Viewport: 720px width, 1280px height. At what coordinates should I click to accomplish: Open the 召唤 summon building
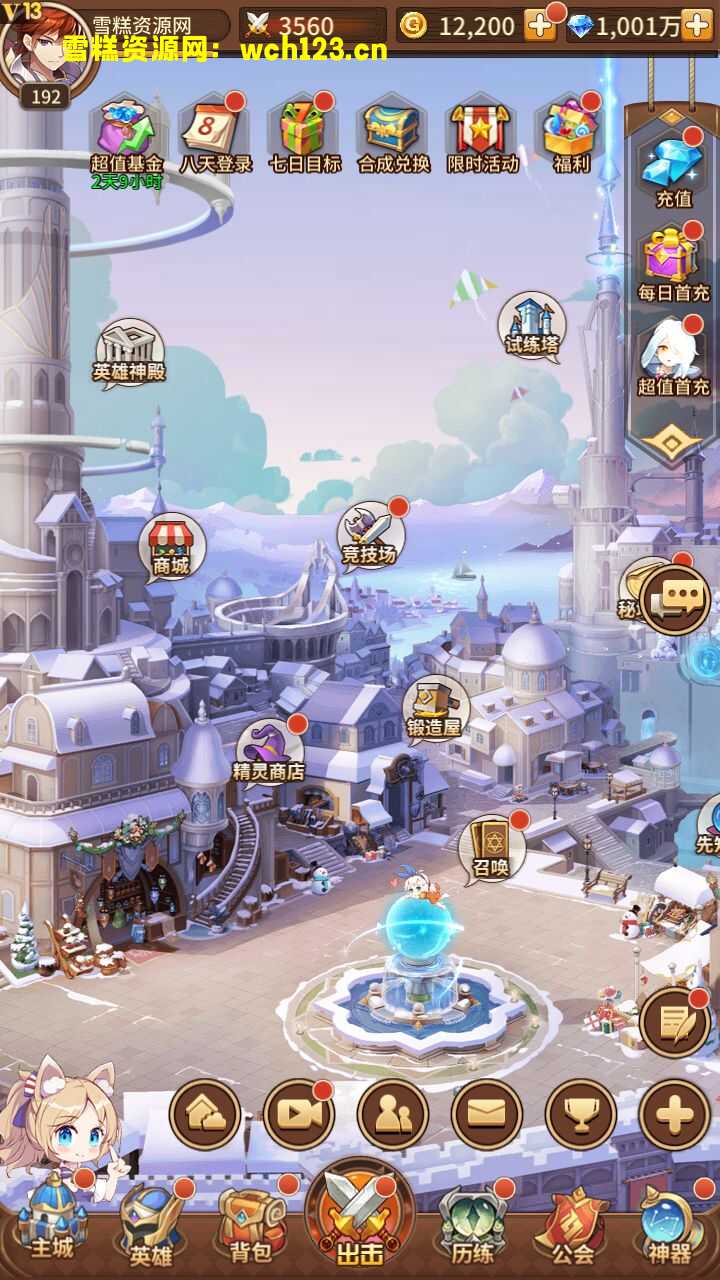tap(491, 846)
